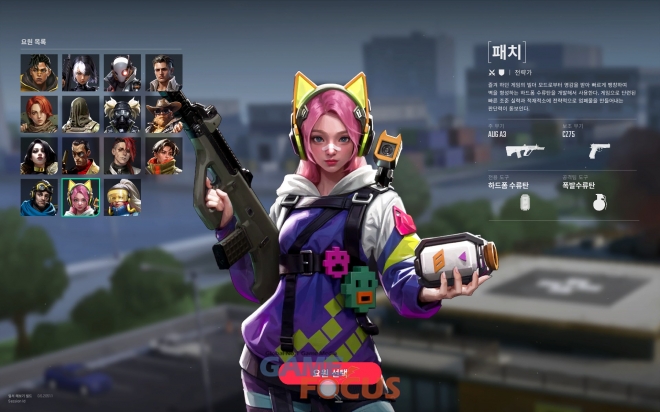Select the gas mask agent portrait
660x412 pixels.
coord(122,115)
